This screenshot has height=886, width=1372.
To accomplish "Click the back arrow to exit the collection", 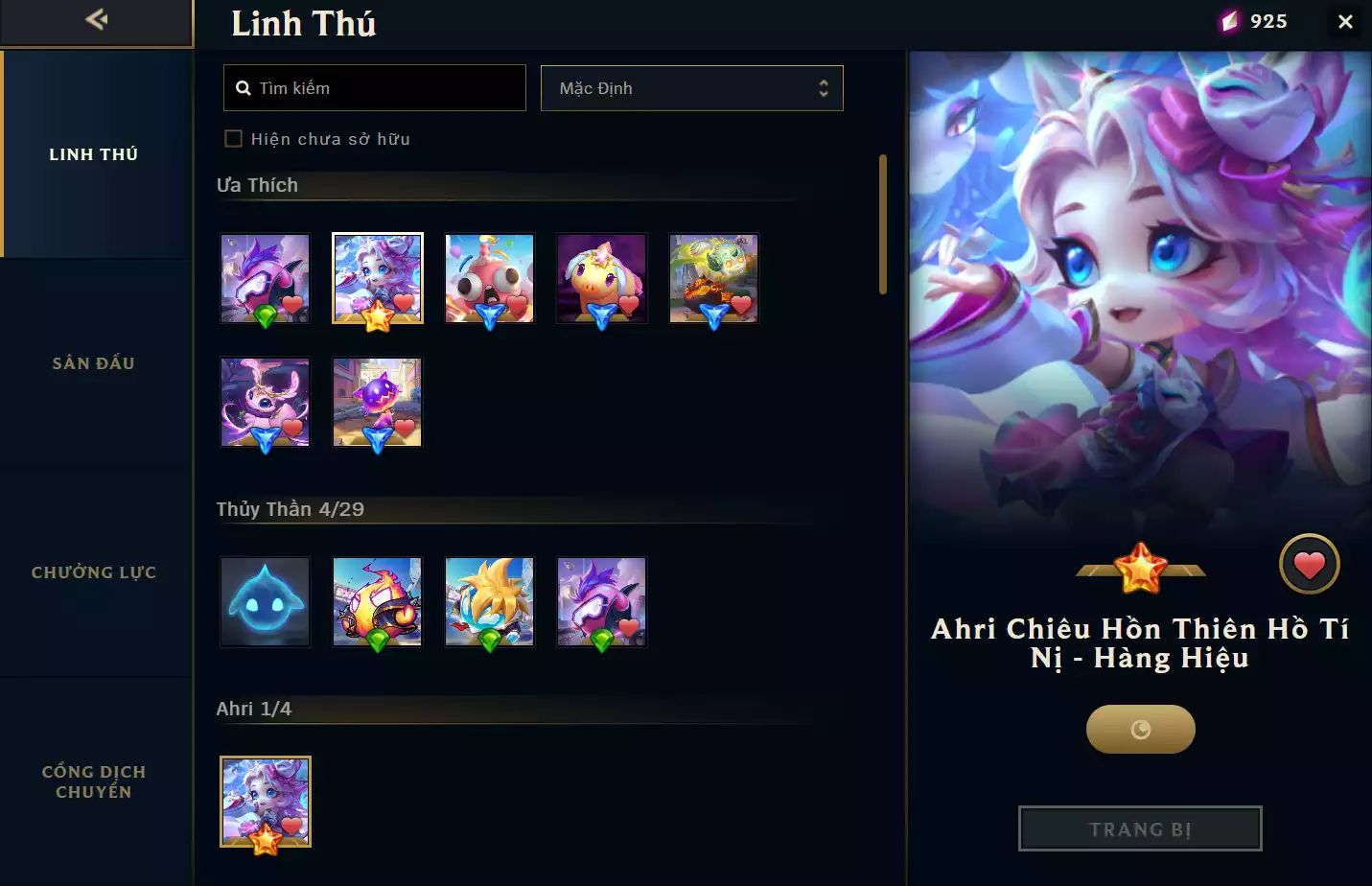I will [94, 19].
